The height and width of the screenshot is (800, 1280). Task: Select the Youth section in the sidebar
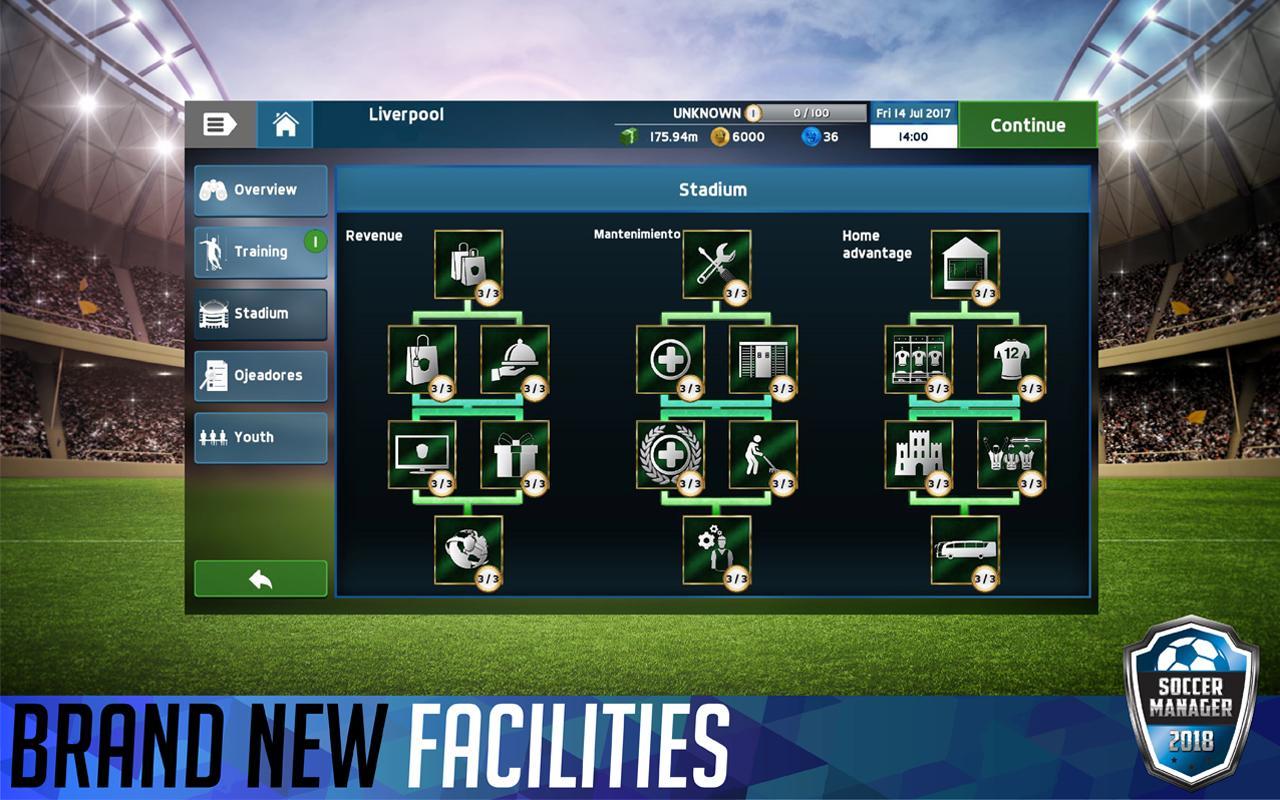[x=258, y=437]
